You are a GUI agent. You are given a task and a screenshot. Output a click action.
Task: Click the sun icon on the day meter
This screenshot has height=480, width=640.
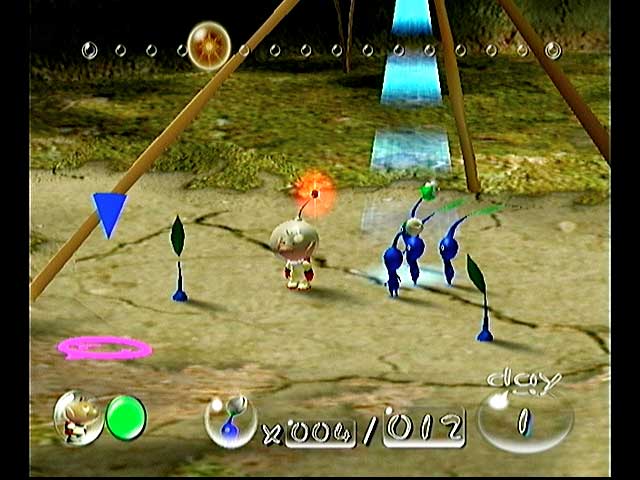point(209,45)
